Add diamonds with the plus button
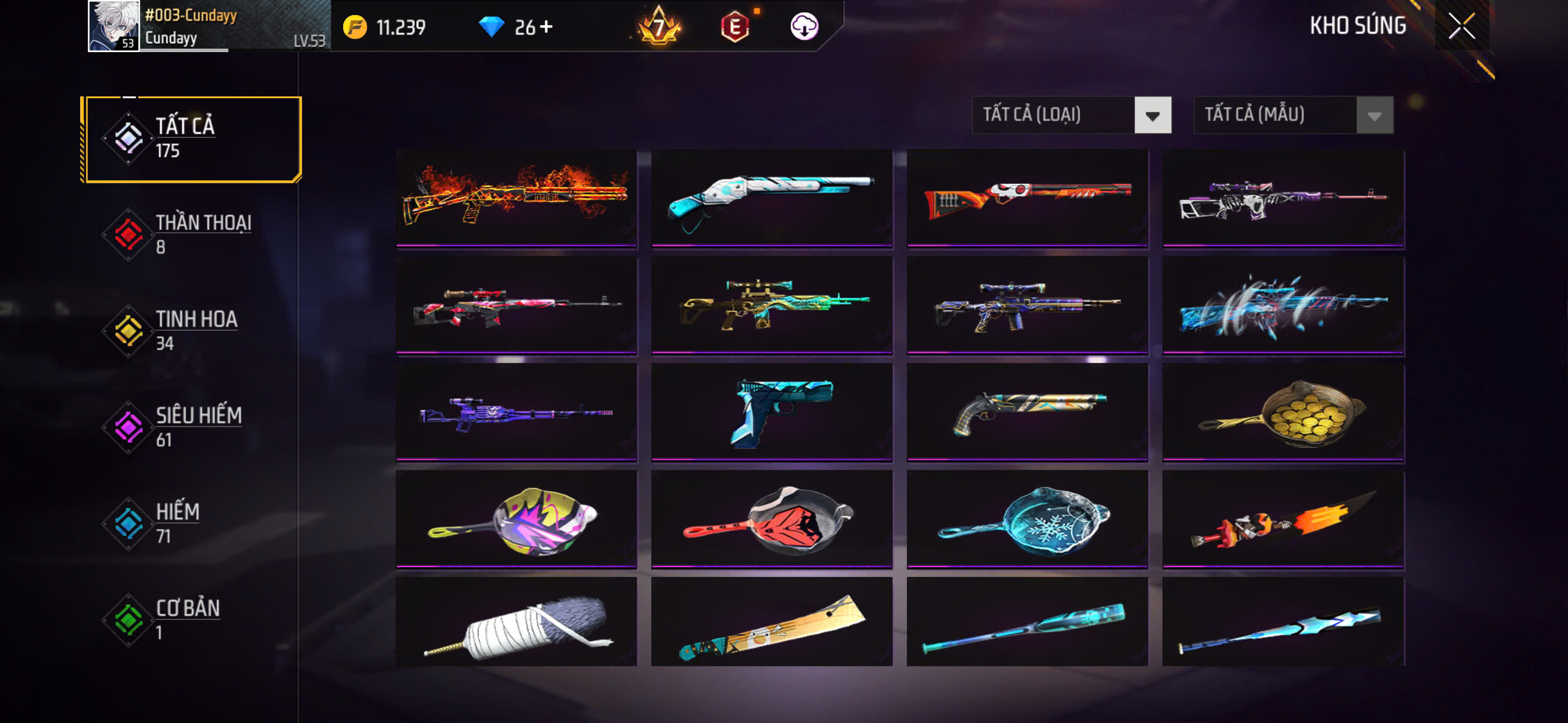1568x723 pixels. (546, 26)
